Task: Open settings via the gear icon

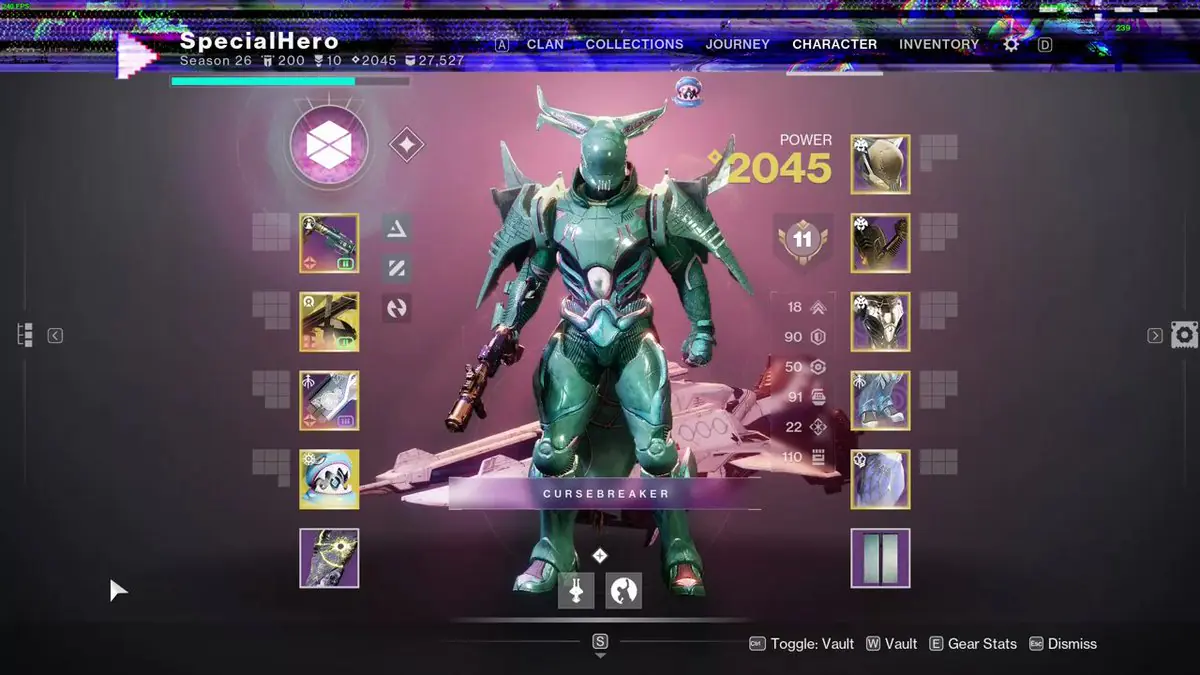Action: [1011, 44]
